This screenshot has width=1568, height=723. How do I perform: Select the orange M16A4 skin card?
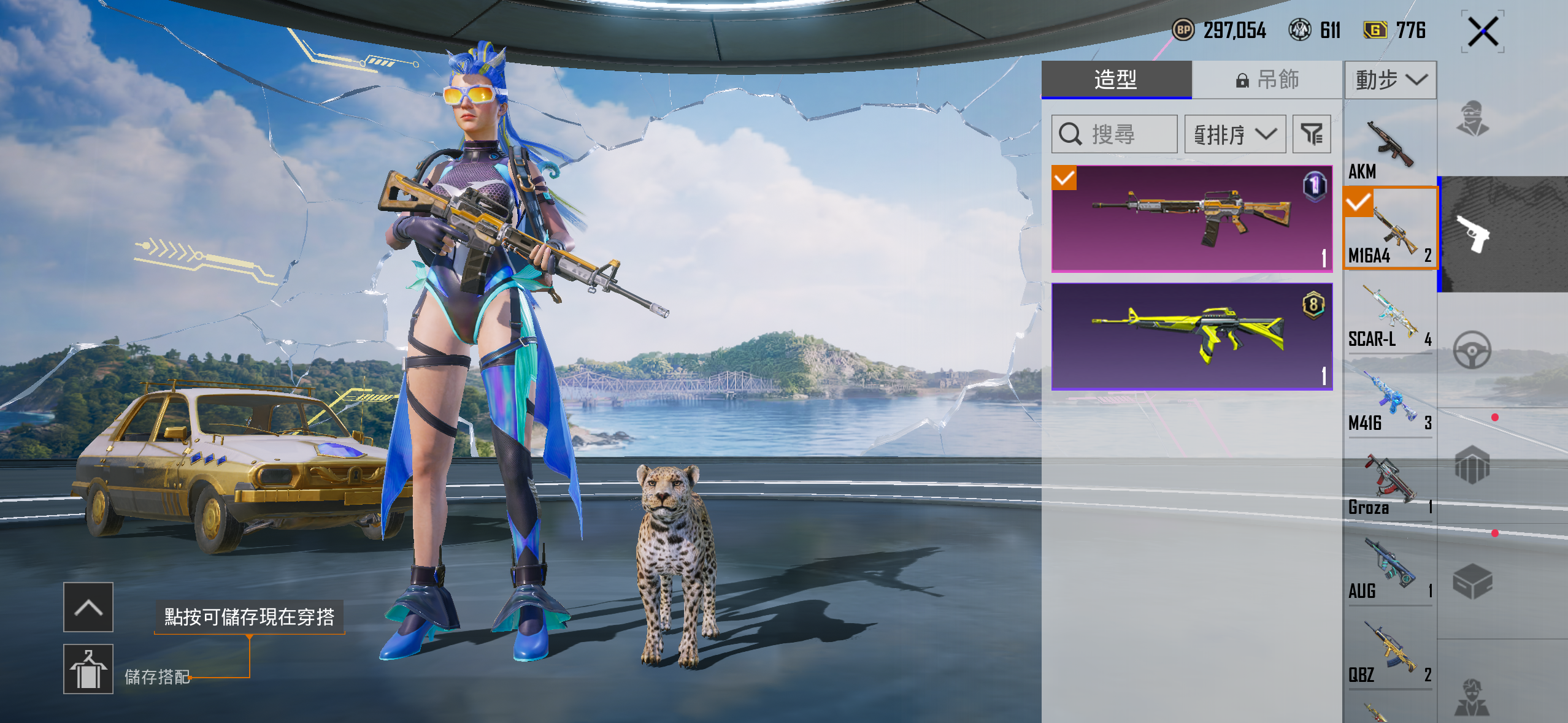(x=1191, y=218)
